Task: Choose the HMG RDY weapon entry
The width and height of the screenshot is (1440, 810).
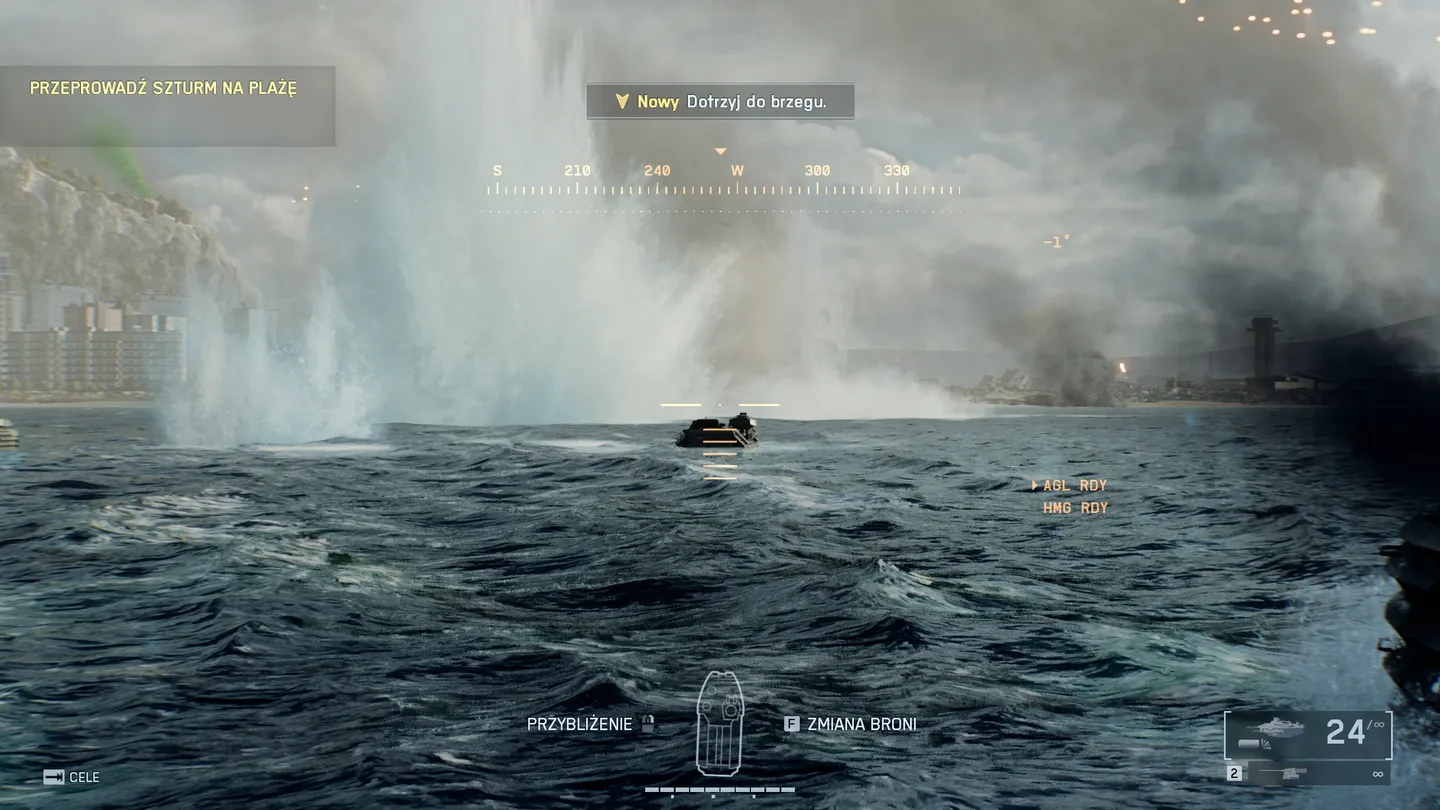Action: pyautogui.click(x=1075, y=508)
